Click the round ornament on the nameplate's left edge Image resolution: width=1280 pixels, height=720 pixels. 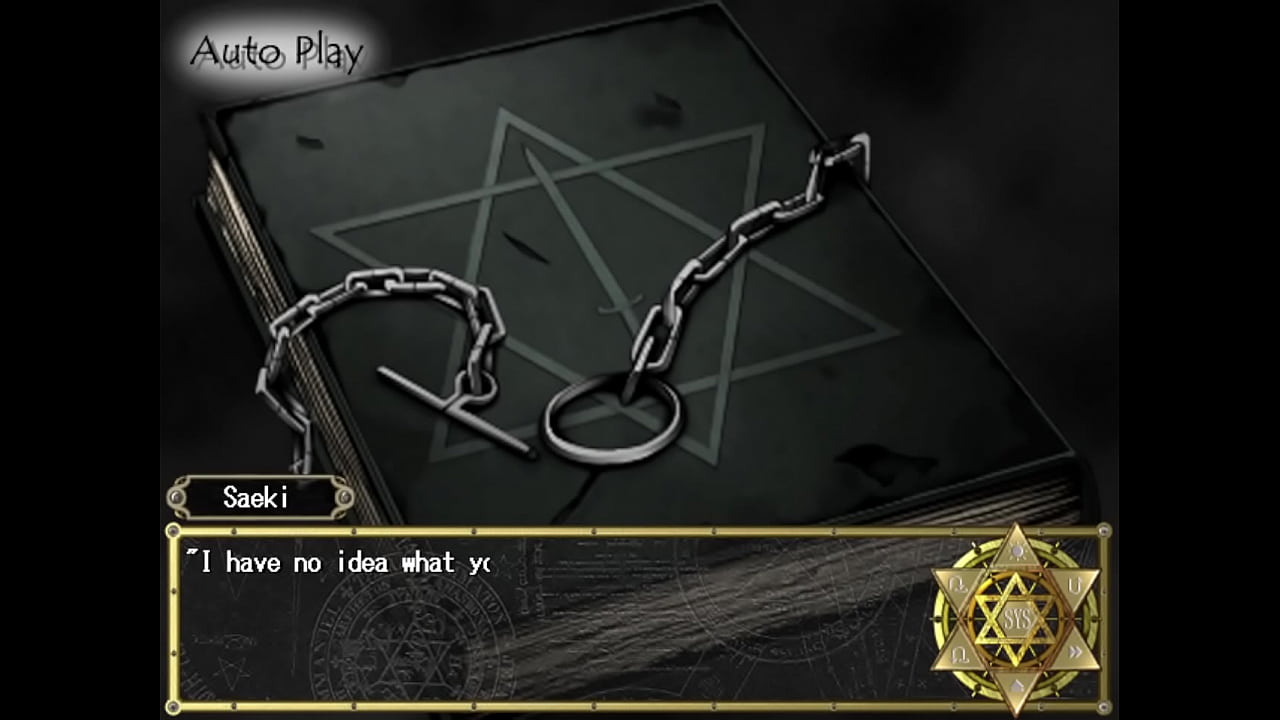point(177,498)
